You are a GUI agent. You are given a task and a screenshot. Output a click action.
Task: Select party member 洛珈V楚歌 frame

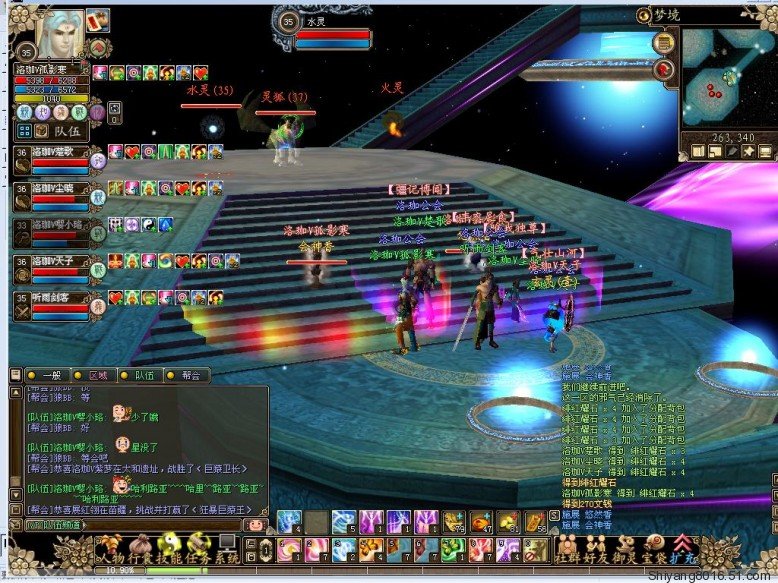[x=50, y=160]
